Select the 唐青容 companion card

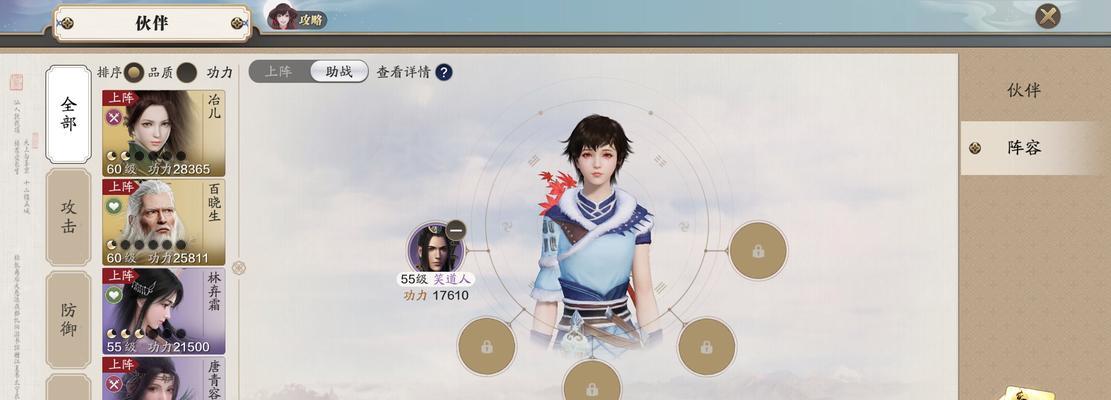click(x=163, y=378)
